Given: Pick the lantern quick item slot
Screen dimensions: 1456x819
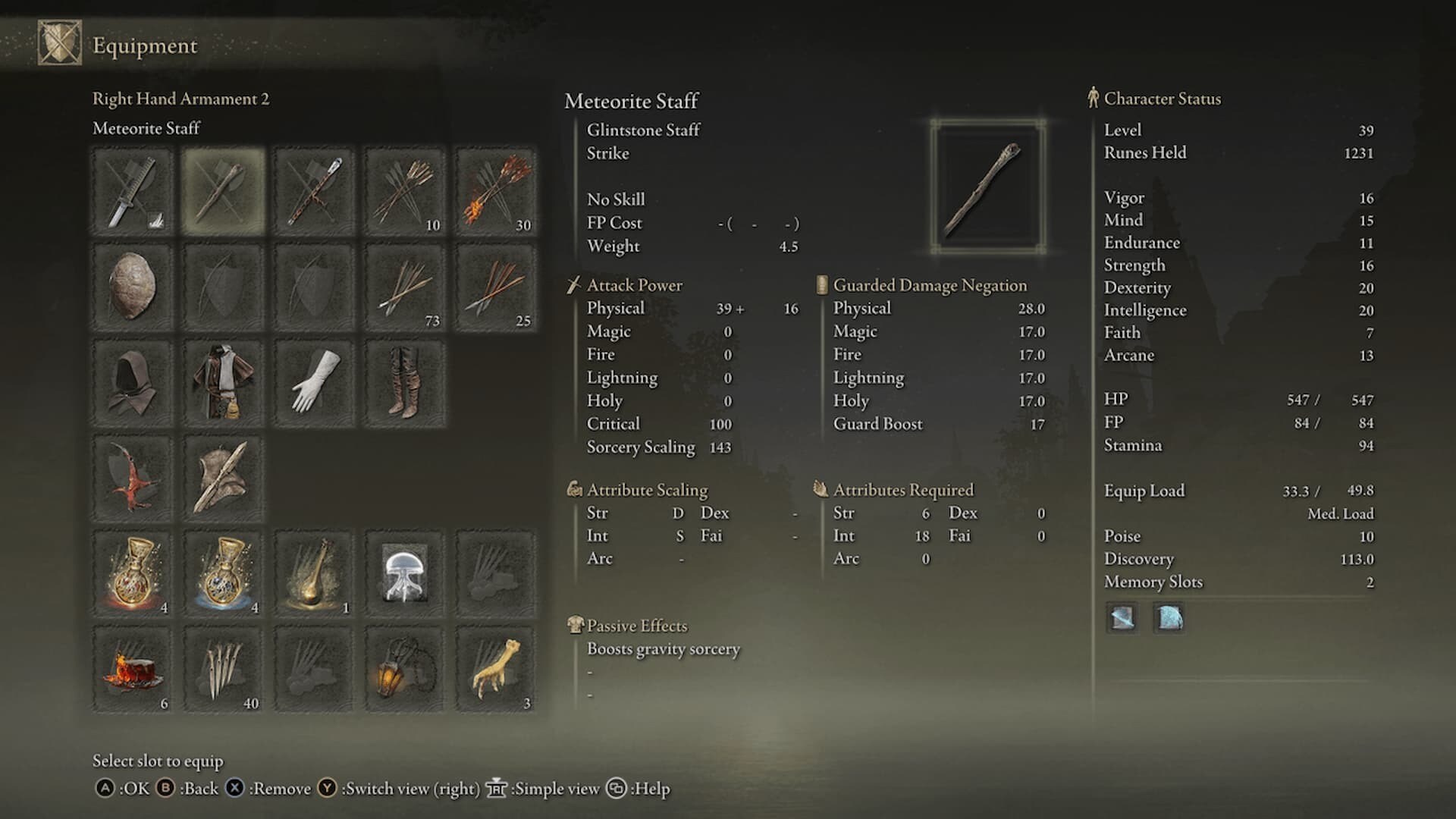Looking at the screenshot, I should (405, 670).
